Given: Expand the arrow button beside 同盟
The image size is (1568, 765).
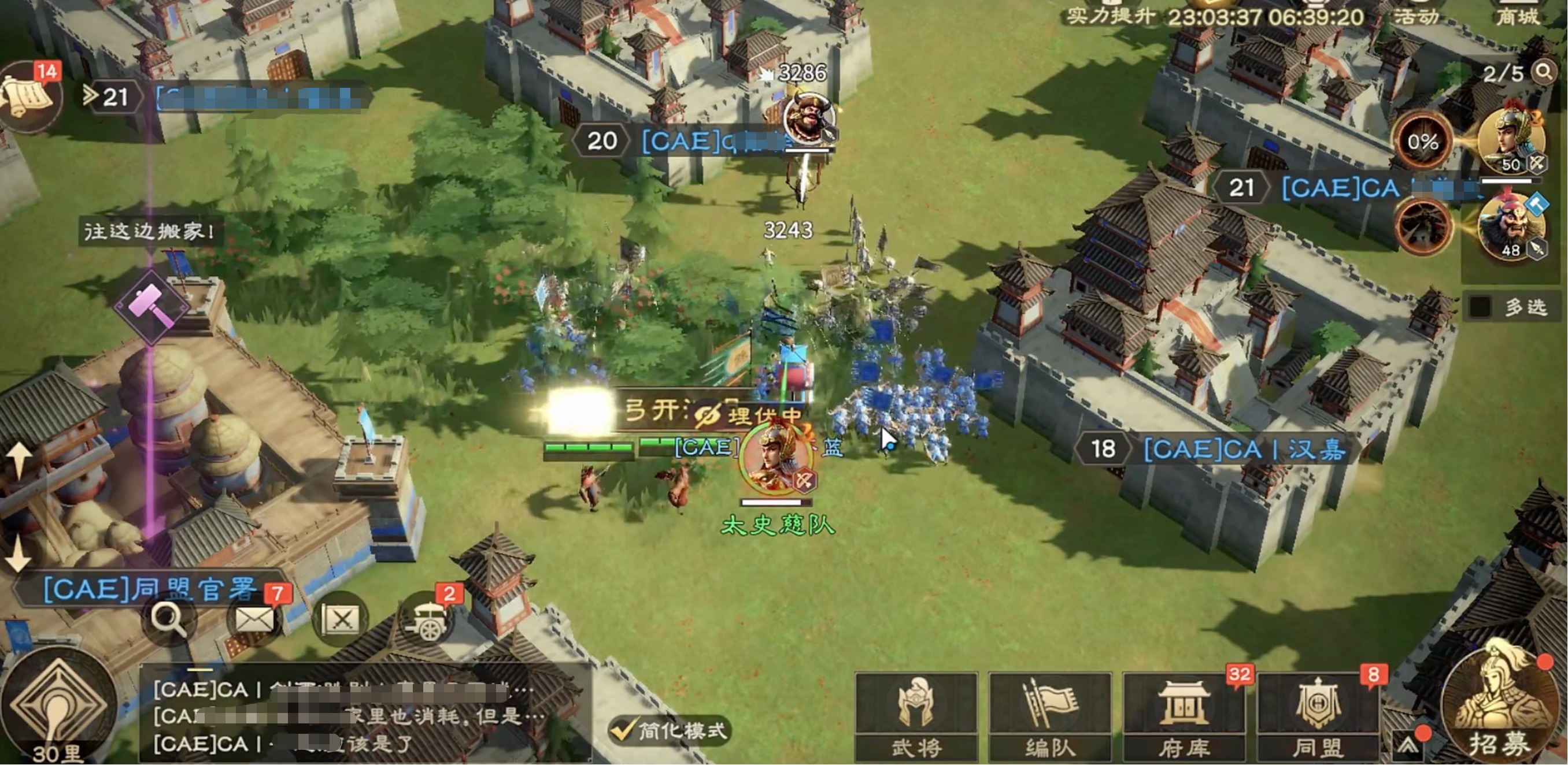Looking at the screenshot, I should click(1408, 745).
